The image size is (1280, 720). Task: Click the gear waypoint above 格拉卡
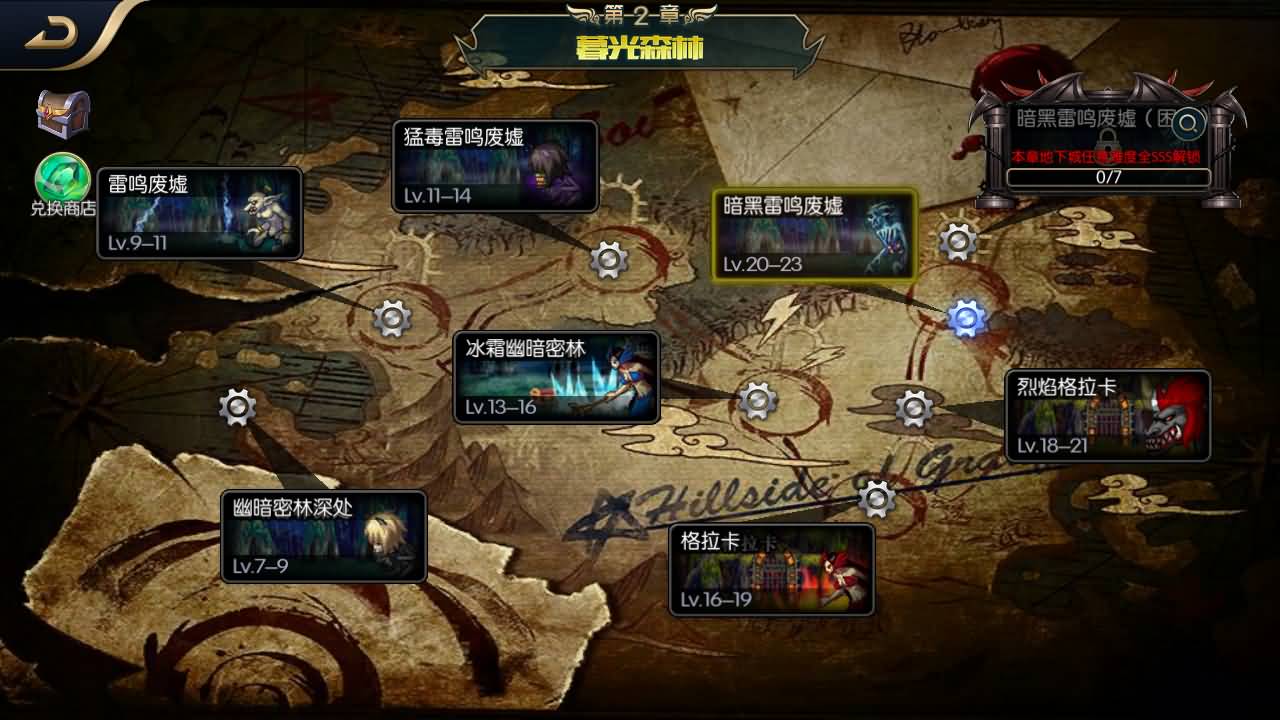[x=876, y=497]
